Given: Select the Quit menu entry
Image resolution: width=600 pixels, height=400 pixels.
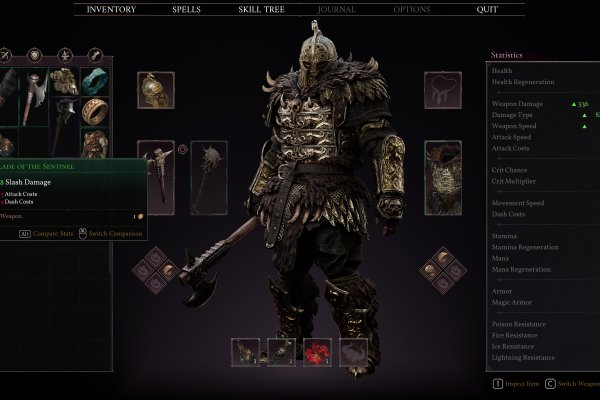Looking at the screenshot, I should click(487, 9).
